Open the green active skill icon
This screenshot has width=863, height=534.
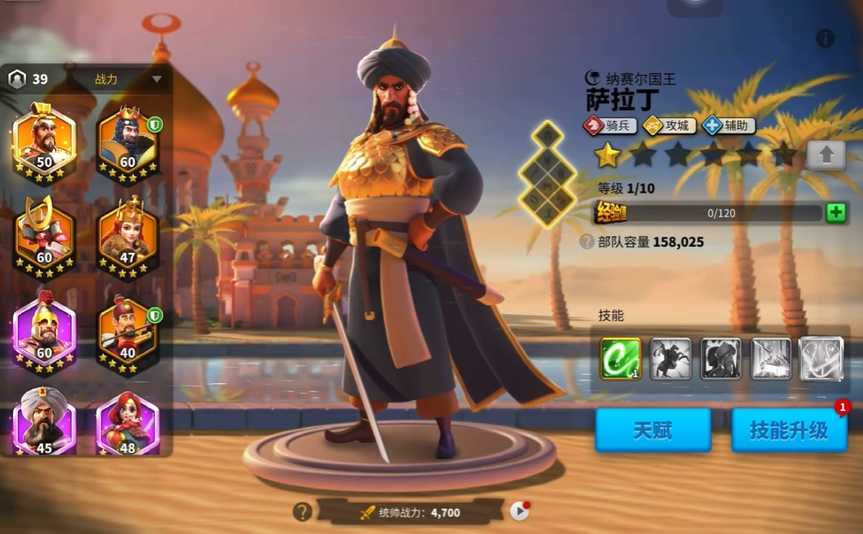point(620,359)
